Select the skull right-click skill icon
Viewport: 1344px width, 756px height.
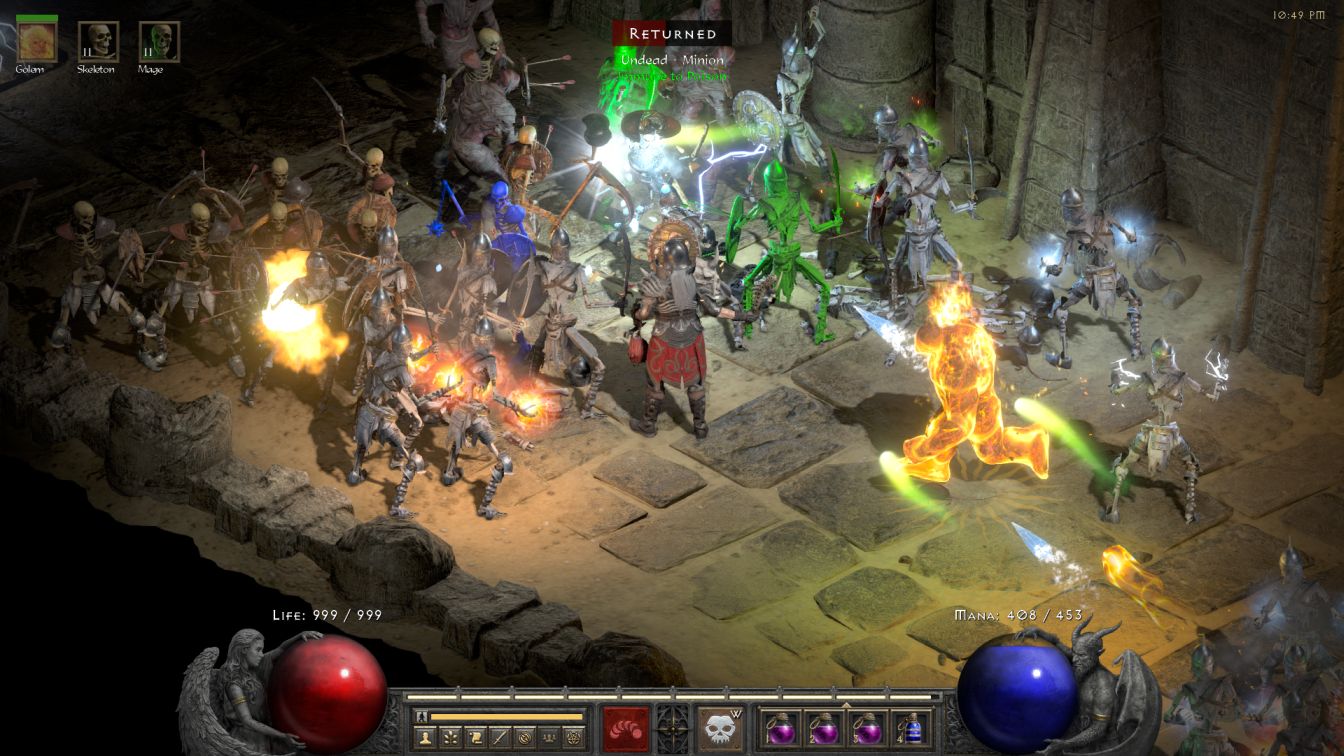720,728
